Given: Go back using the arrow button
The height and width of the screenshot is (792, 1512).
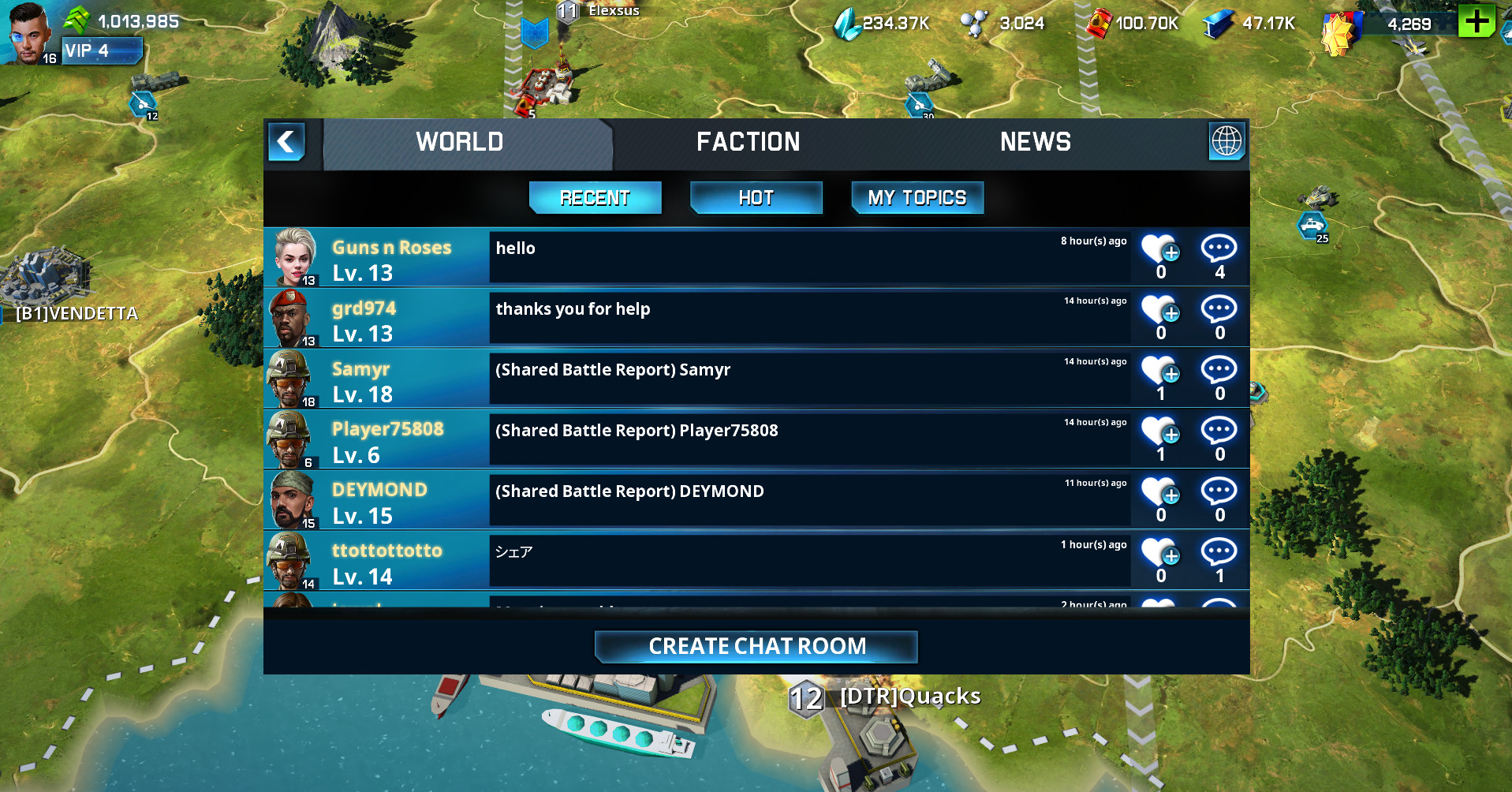Looking at the screenshot, I should click(286, 142).
